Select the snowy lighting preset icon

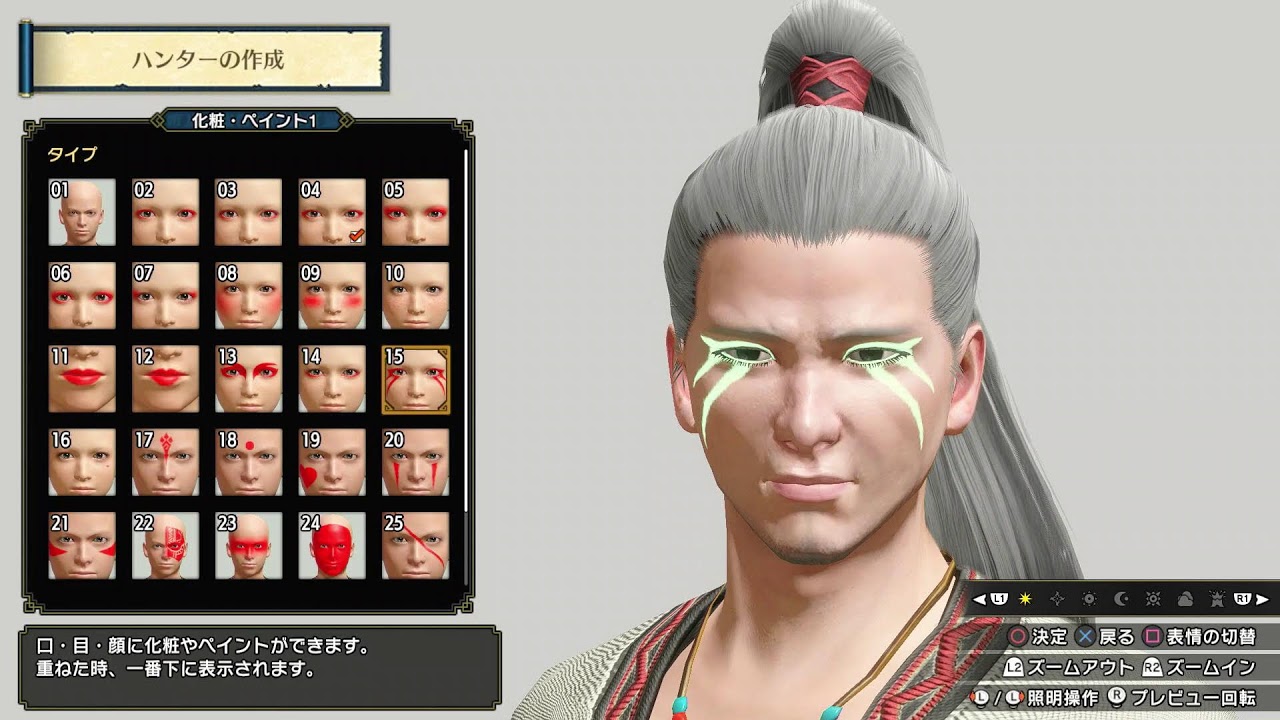click(1217, 599)
